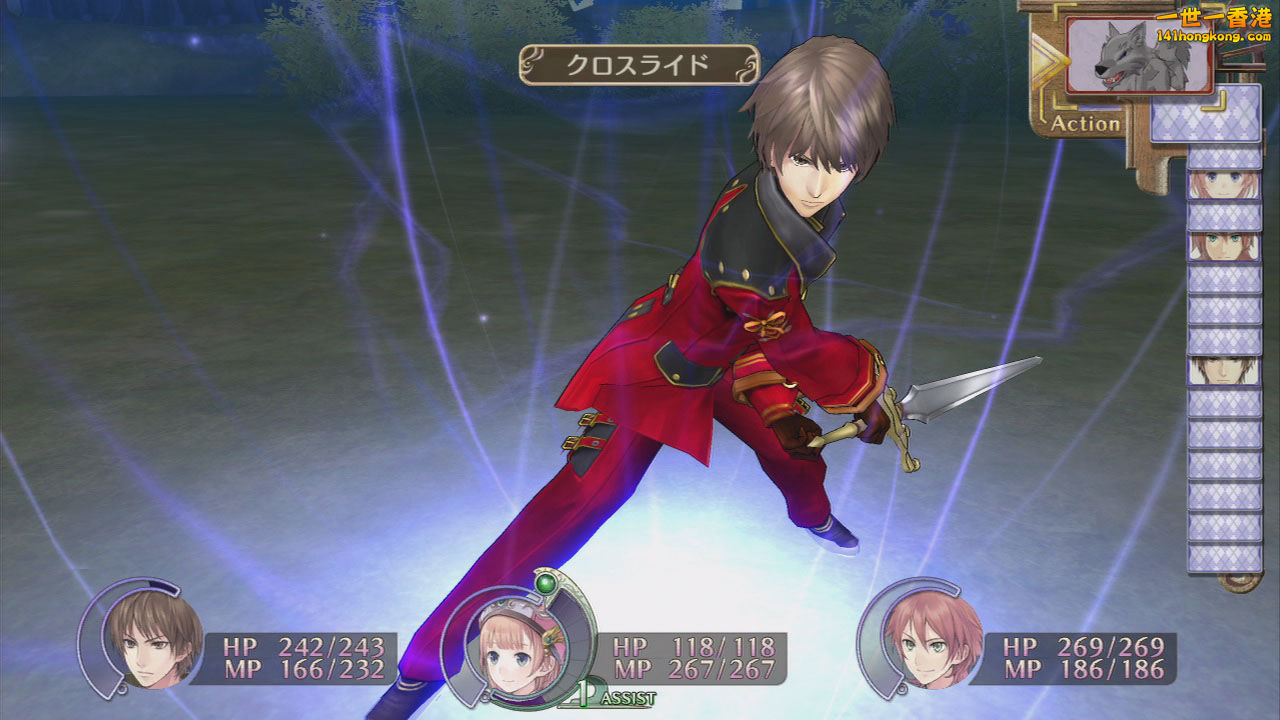Viewport: 1280px width, 720px height.
Task: Click the クロスライド skill name banner
Action: click(x=638, y=66)
